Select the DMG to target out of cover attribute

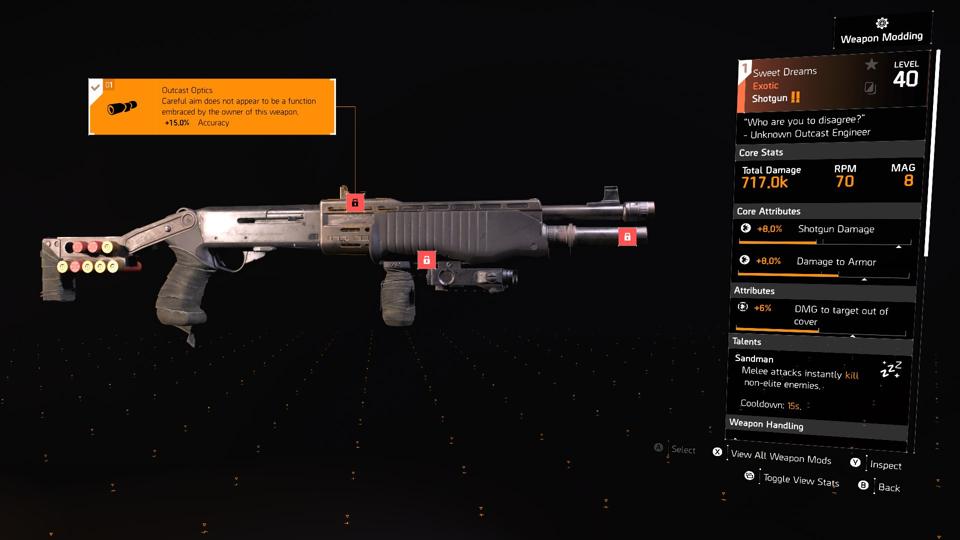[x=822, y=315]
